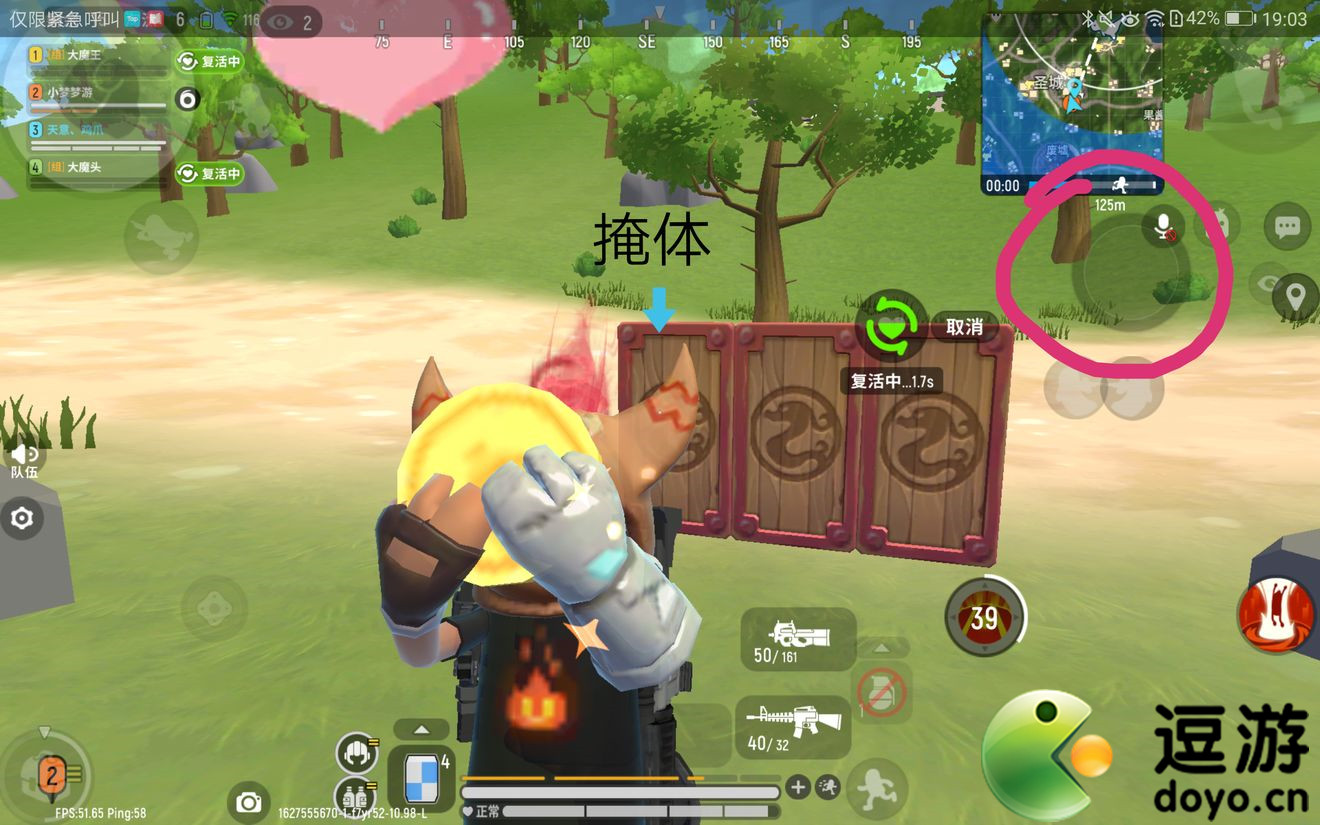Tap the camera screenshot icon

click(x=248, y=802)
